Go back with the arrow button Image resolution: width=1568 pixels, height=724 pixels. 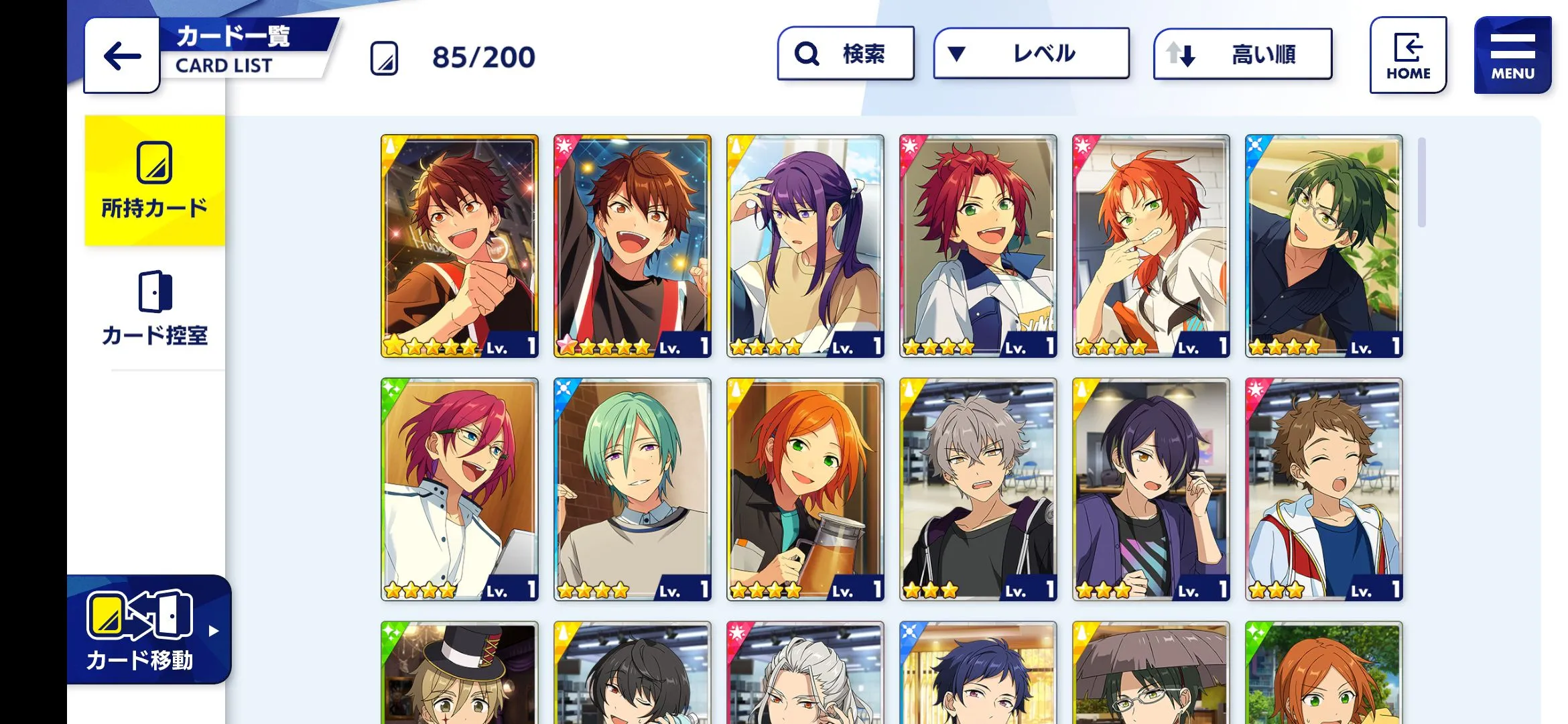click(122, 56)
